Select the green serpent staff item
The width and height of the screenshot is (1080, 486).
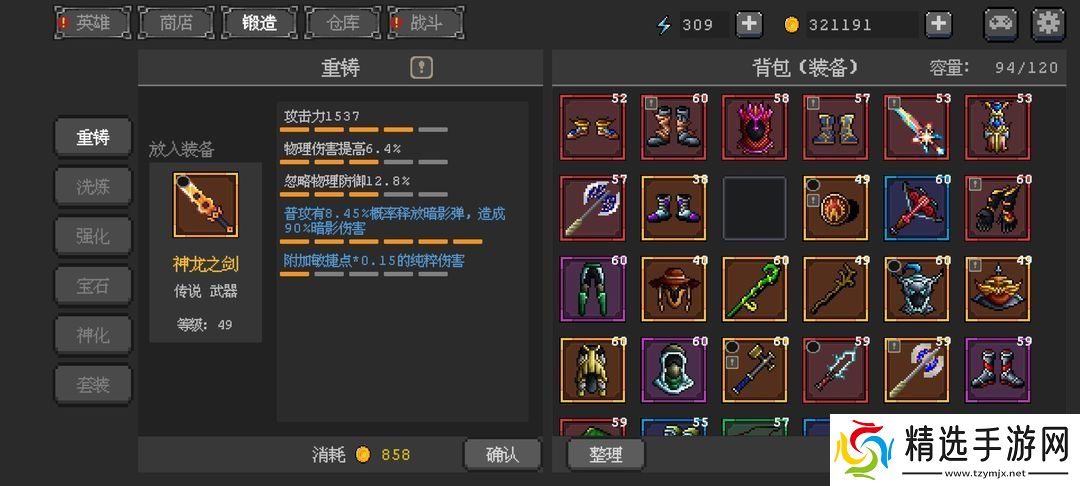[x=754, y=289]
